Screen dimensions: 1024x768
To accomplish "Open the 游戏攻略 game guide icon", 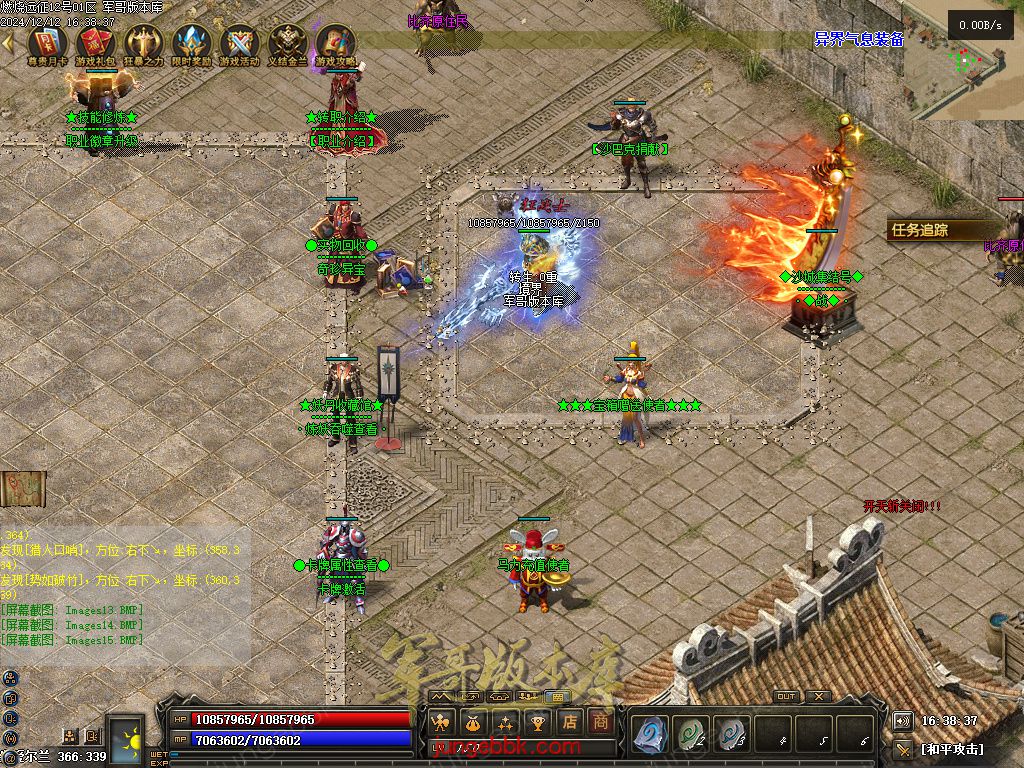I will coord(335,43).
